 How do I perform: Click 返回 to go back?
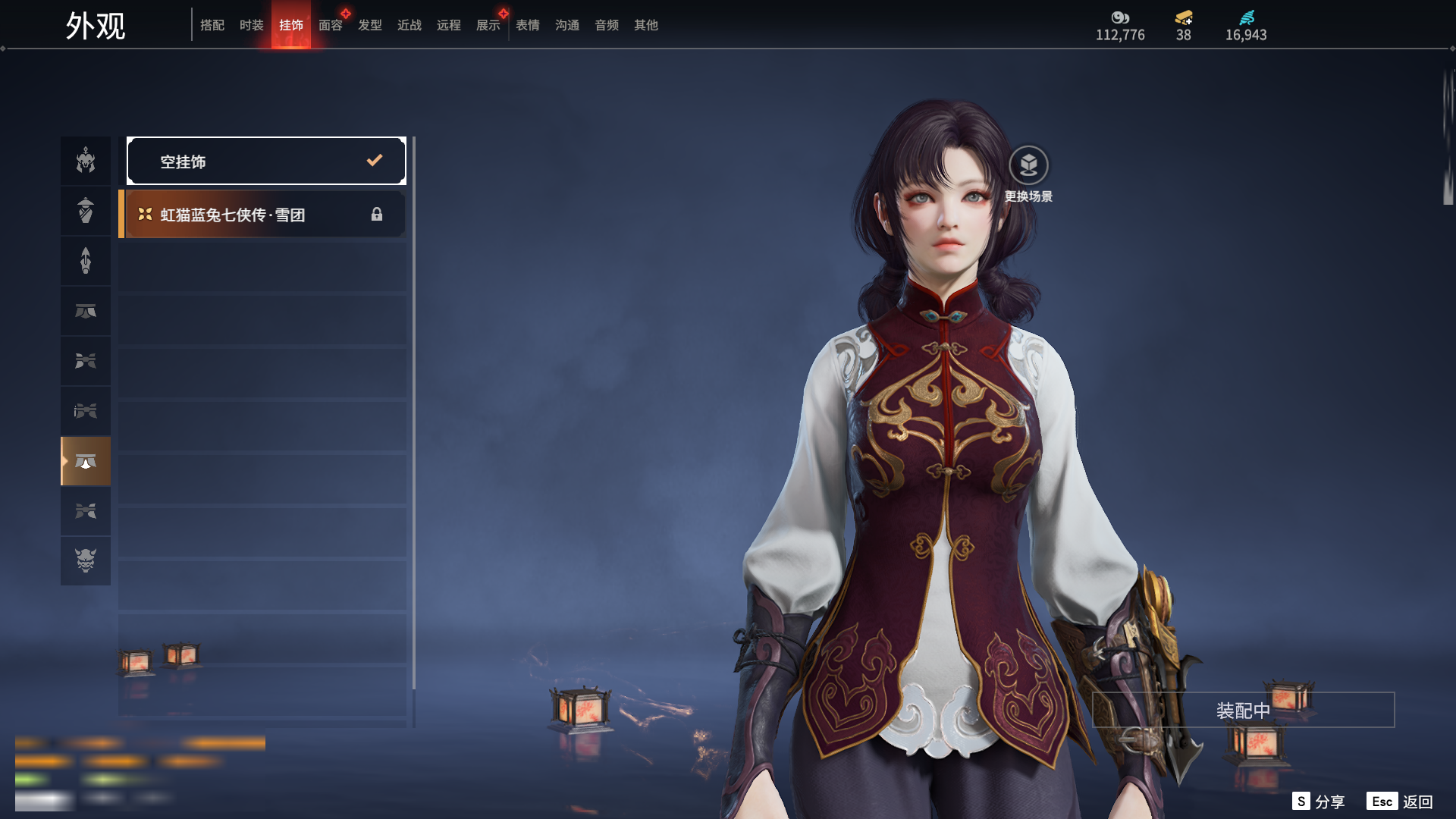[1400, 802]
